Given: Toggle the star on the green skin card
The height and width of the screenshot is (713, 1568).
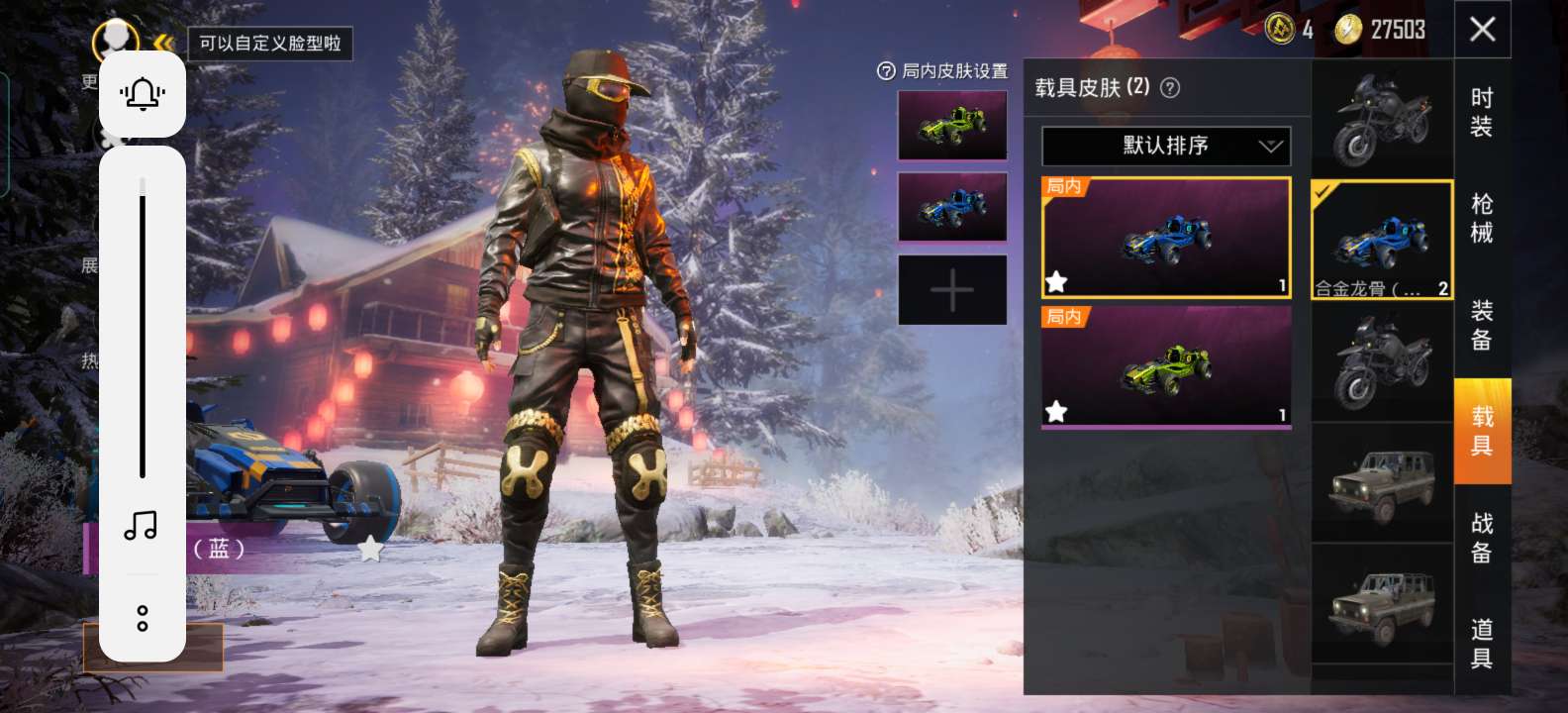Looking at the screenshot, I should point(1058,409).
